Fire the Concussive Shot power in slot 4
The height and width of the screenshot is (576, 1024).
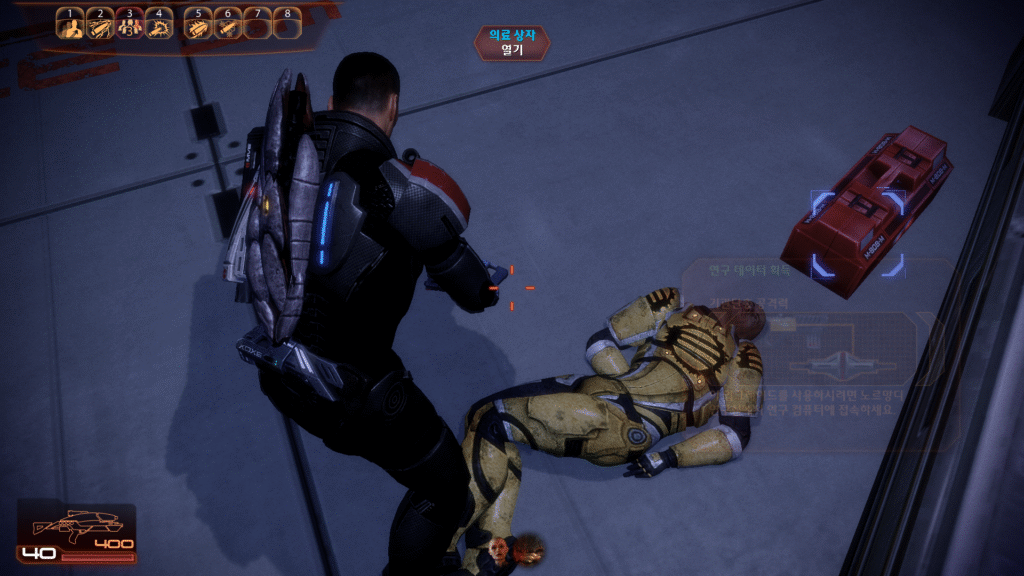pyautogui.click(x=159, y=26)
